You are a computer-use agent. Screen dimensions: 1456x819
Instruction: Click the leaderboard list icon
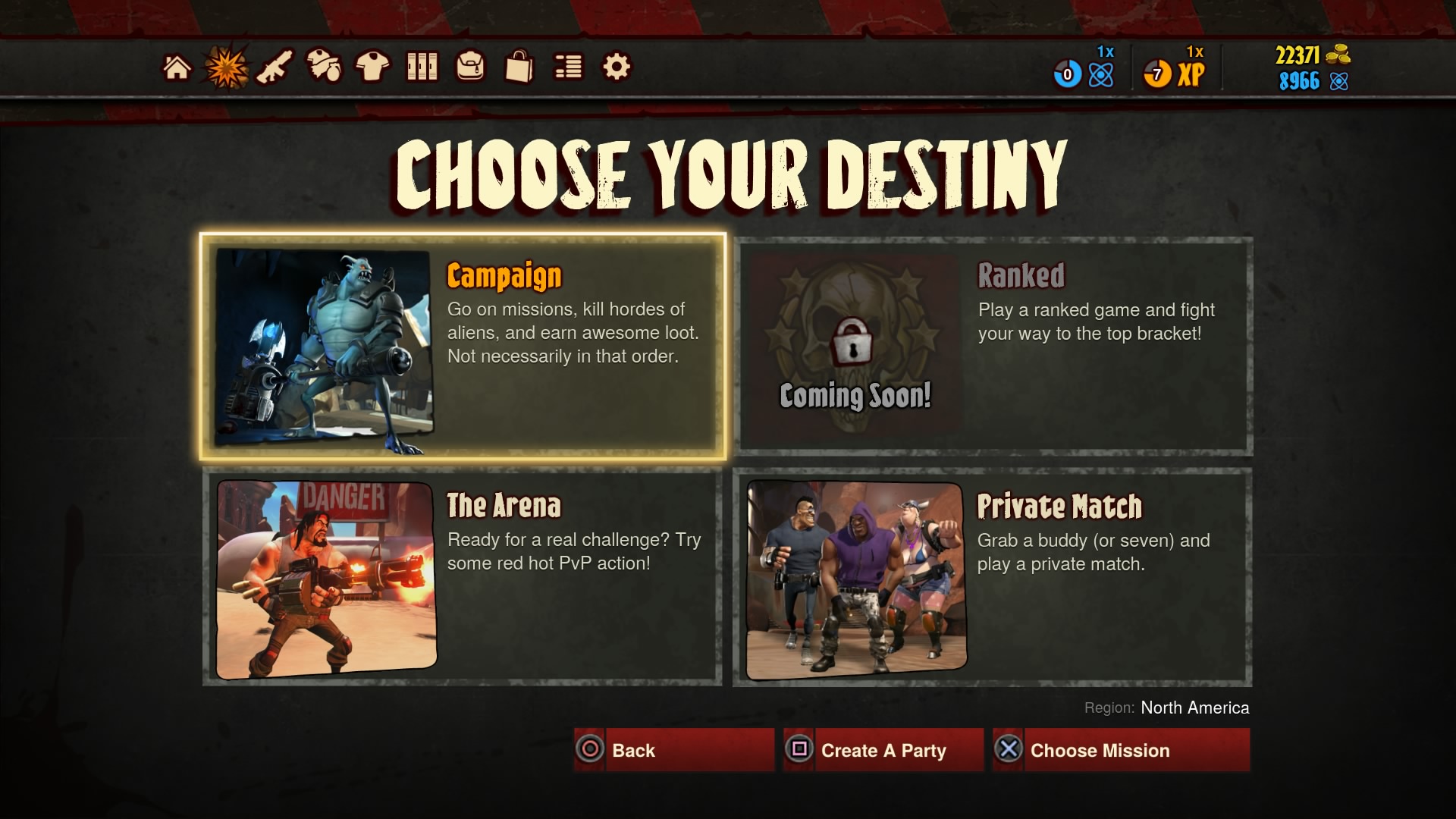[567, 67]
